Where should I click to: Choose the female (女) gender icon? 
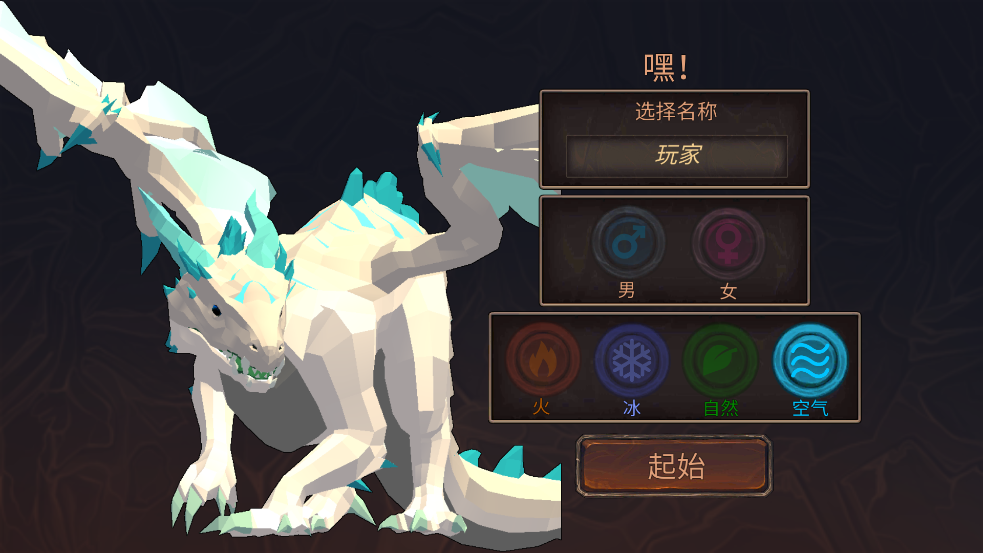(x=728, y=244)
